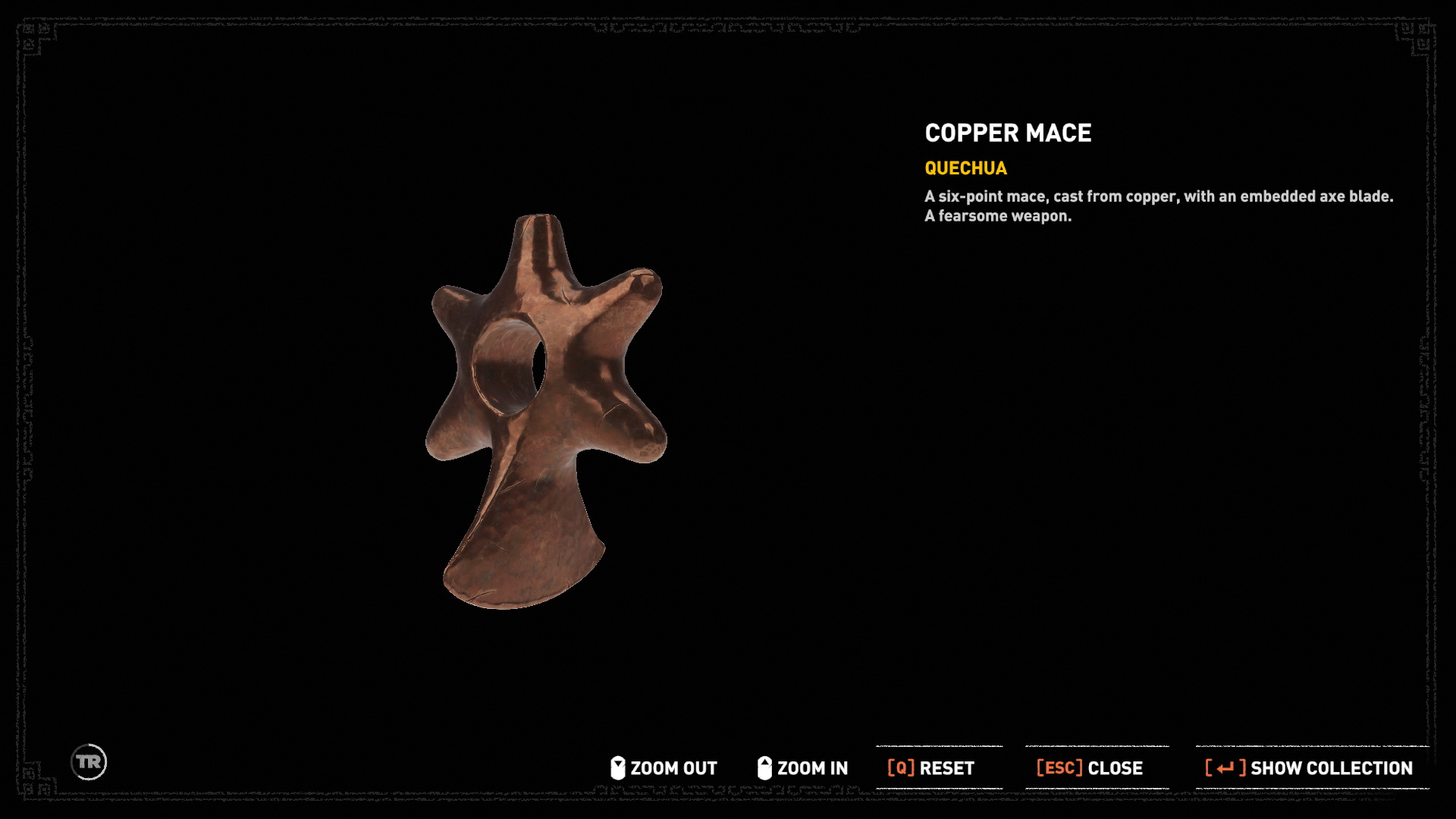Close the artifact viewer

(x=1090, y=768)
